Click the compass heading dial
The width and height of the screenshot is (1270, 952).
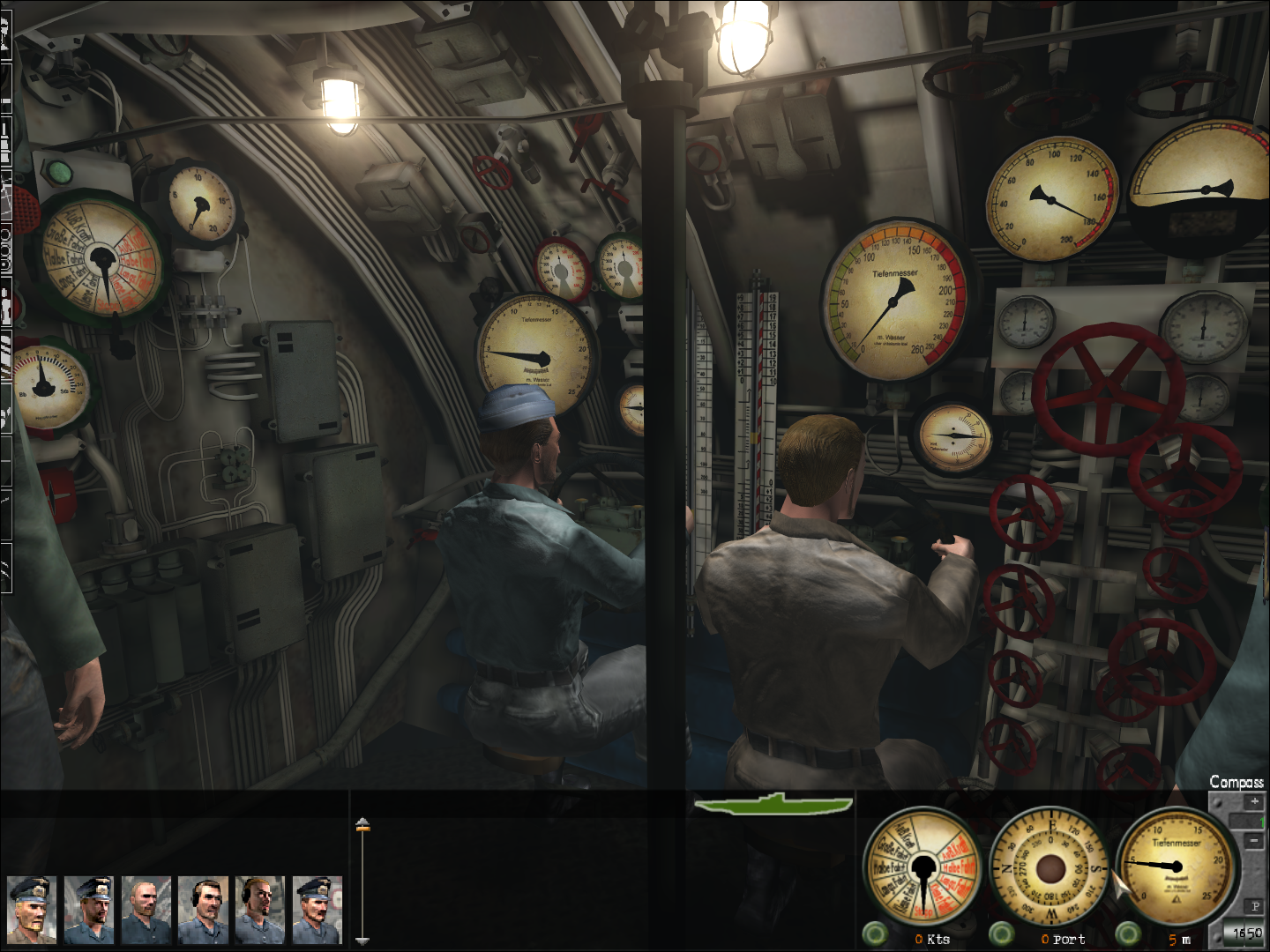click(1050, 868)
